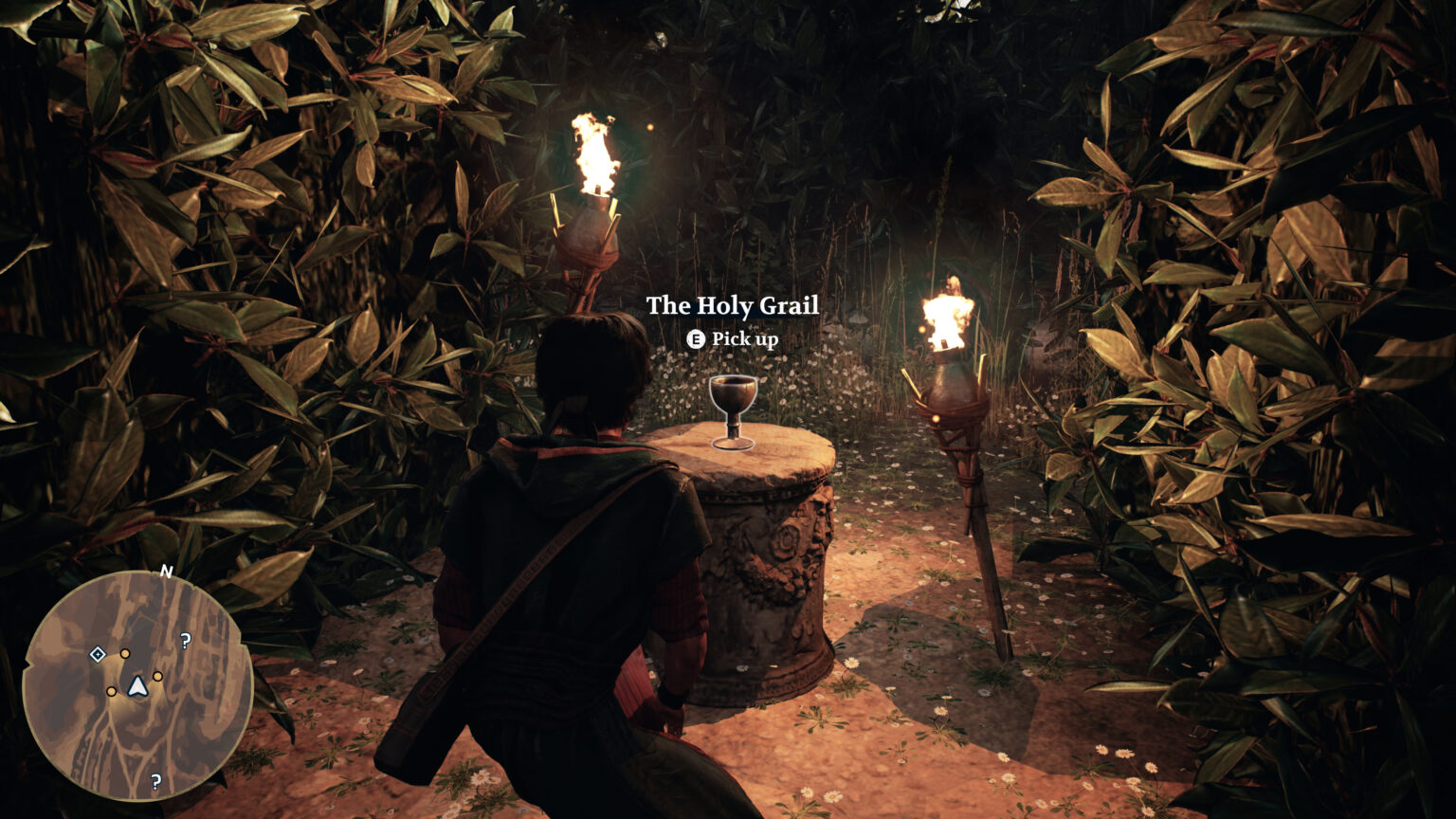Toggle highlight on the Holy Grail chalice
The width and height of the screenshot is (1456, 819).
(732, 406)
